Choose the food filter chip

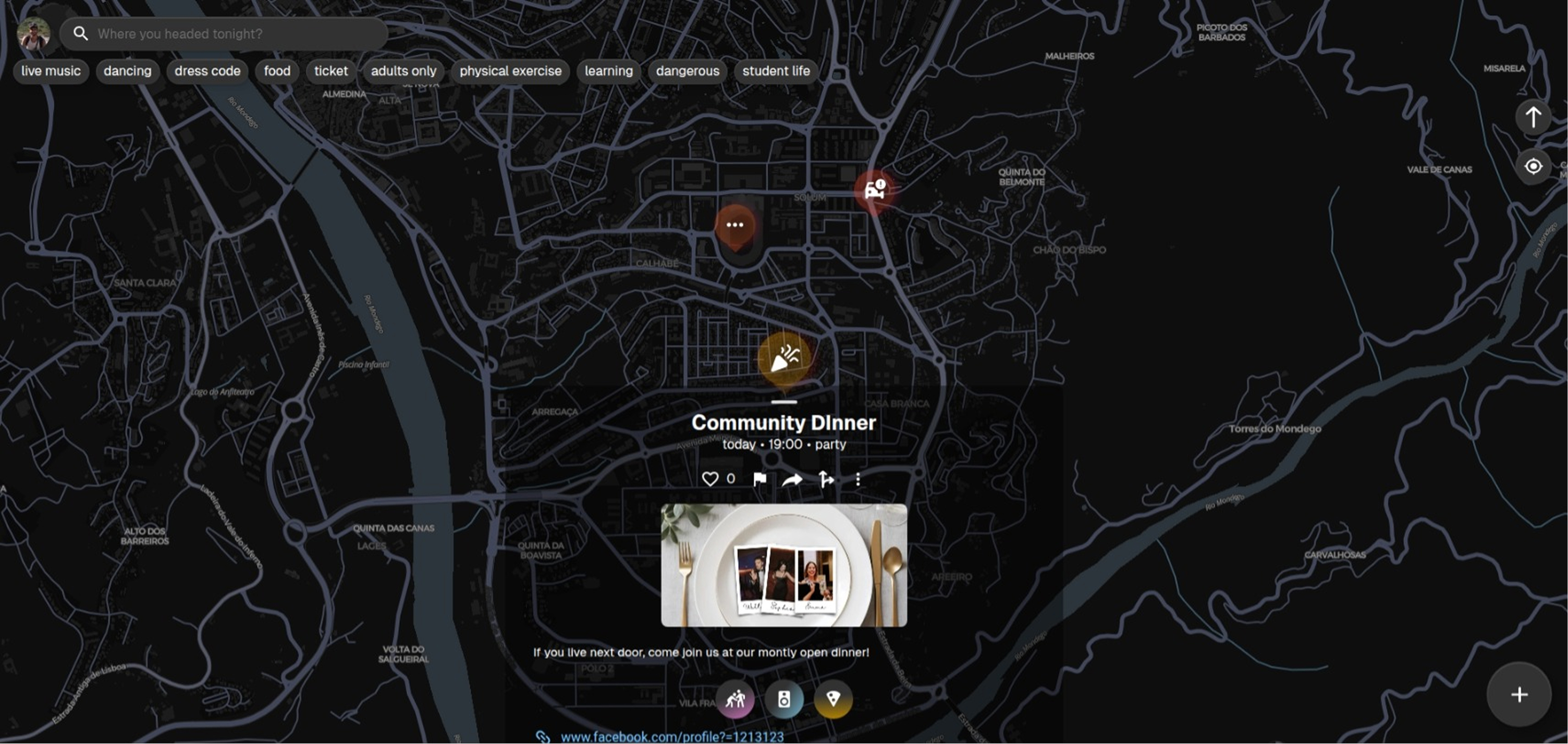coord(277,71)
